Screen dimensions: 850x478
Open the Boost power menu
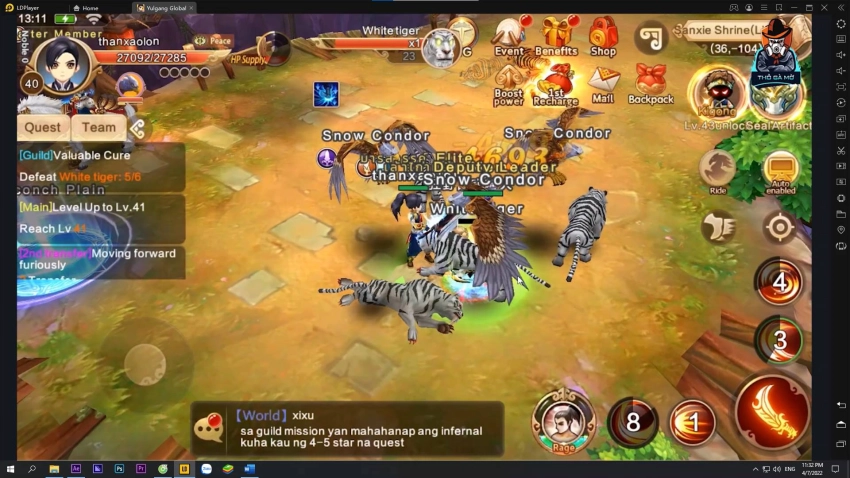(509, 86)
